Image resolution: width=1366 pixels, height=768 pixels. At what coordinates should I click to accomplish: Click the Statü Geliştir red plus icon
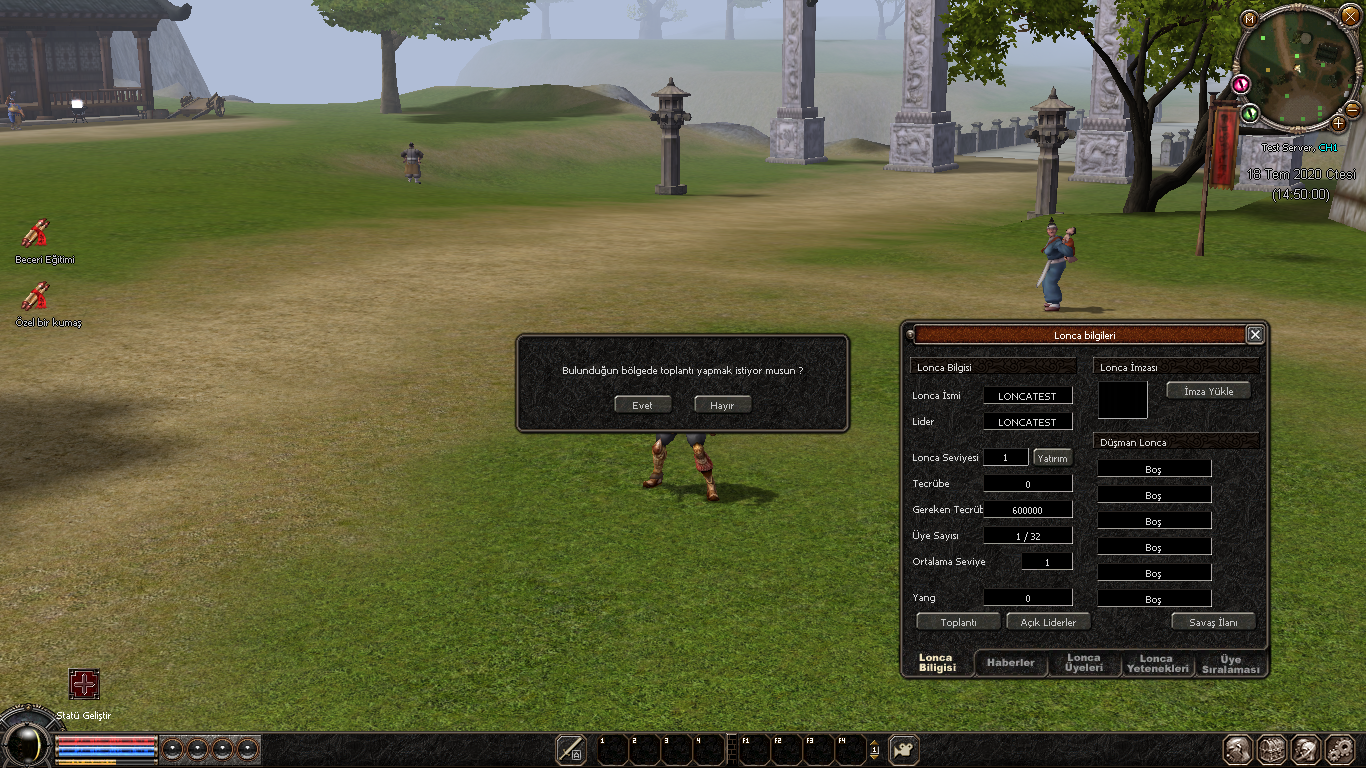[84, 684]
